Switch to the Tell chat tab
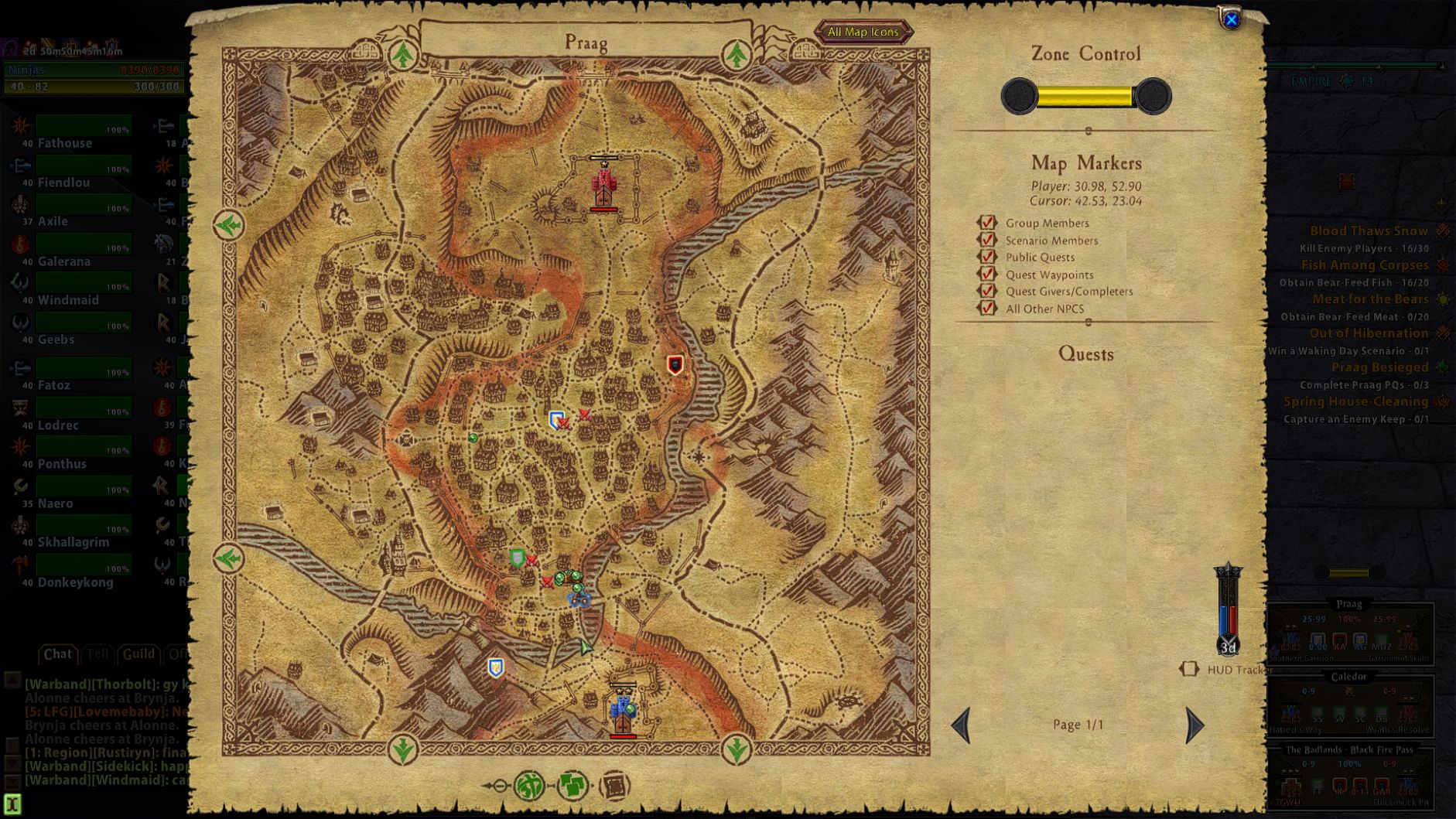 pyautogui.click(x=97, y=654)
